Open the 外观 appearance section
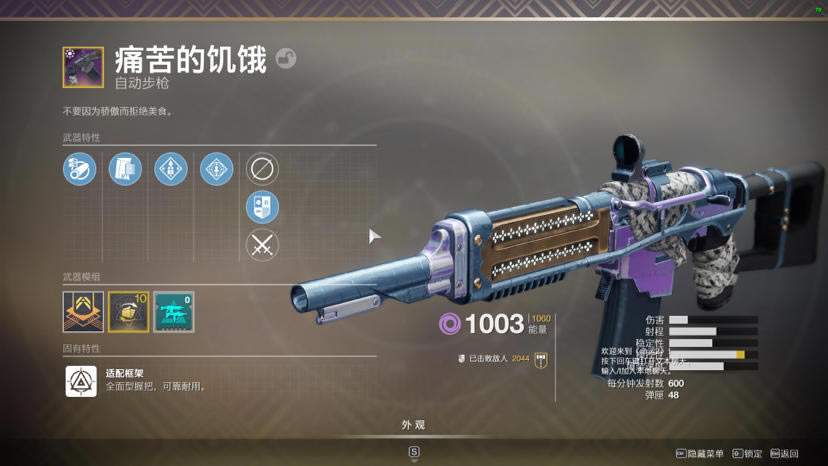 coord(413,425)
